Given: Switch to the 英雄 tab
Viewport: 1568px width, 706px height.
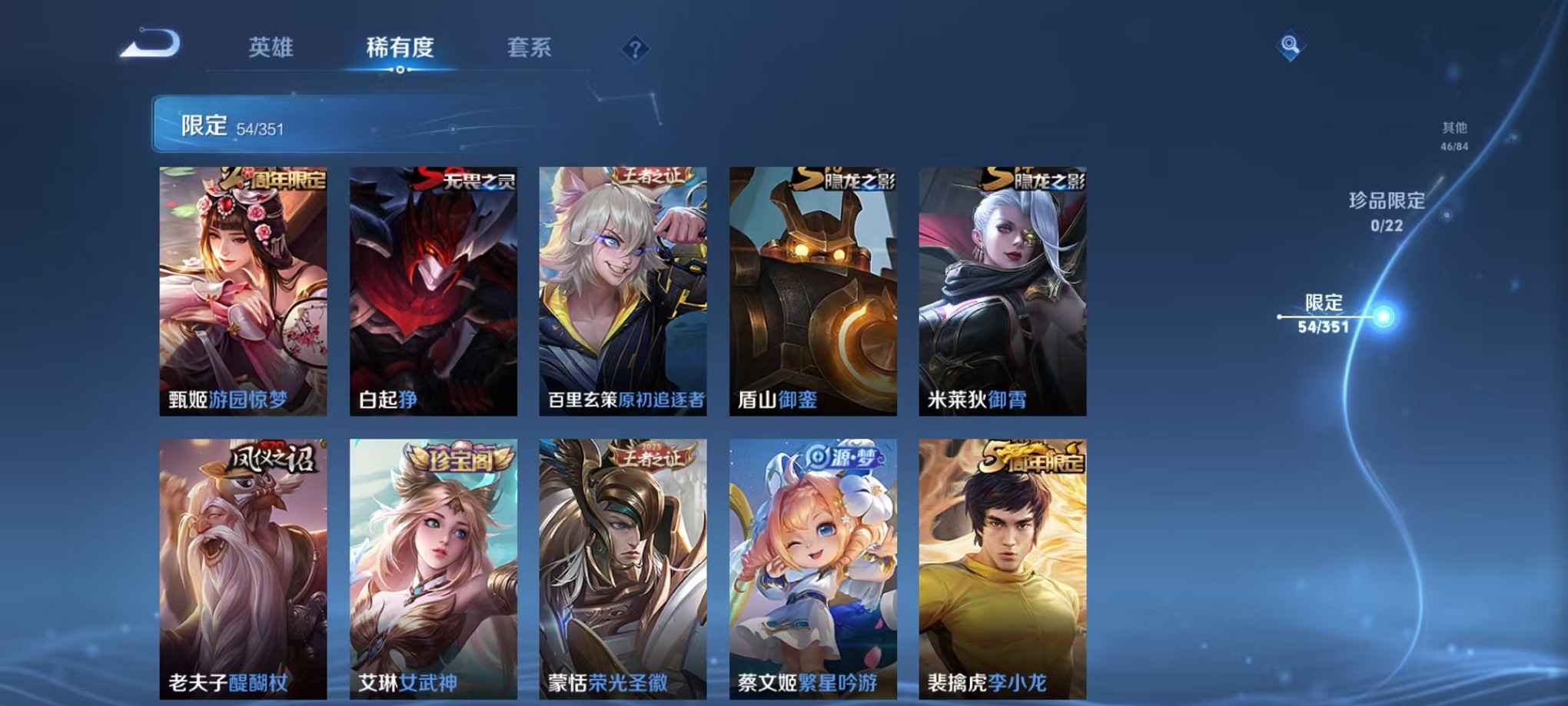Looking at the screenshot, I should click(x=271, y=48).
